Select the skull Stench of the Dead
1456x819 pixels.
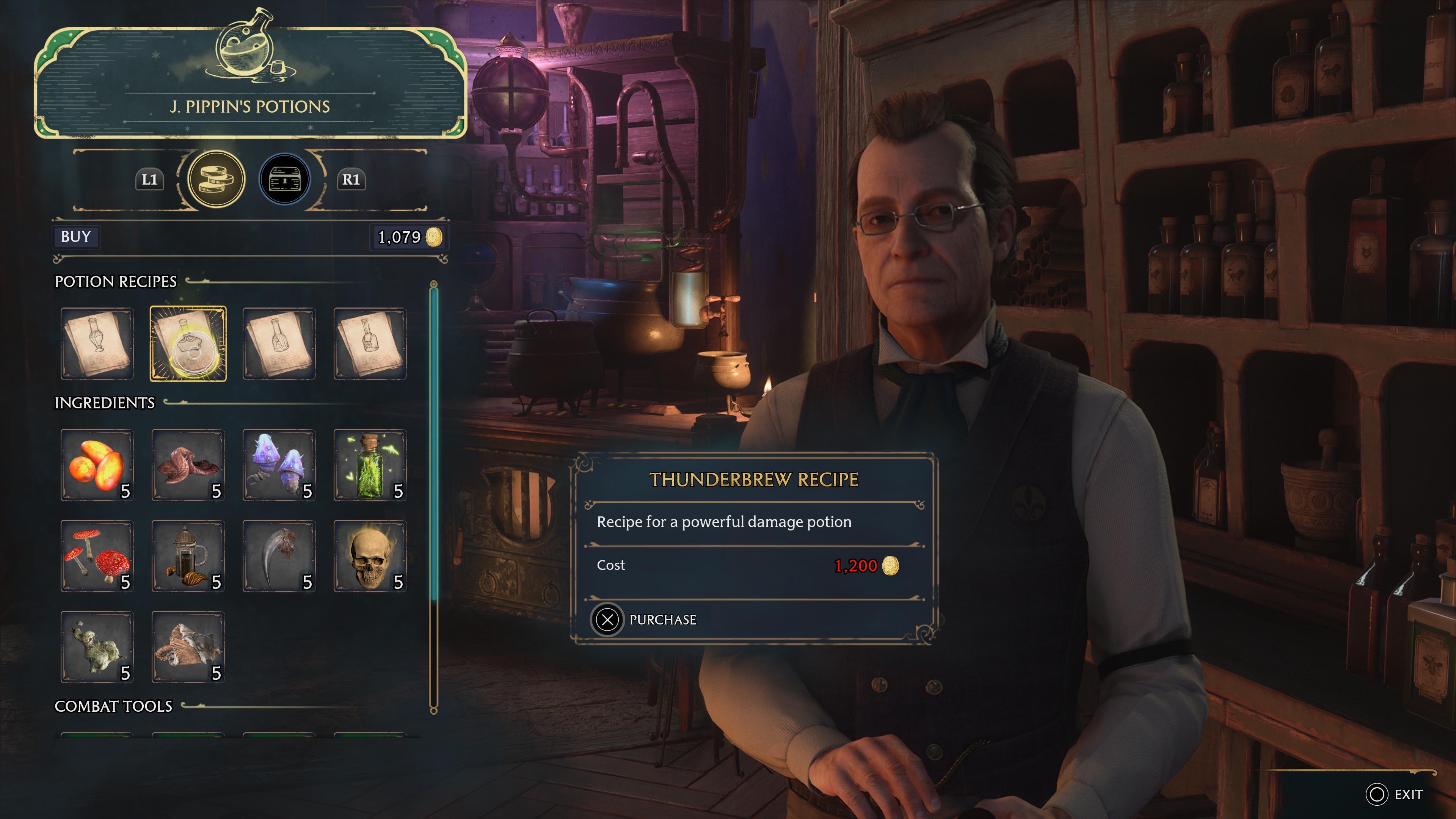370,555
